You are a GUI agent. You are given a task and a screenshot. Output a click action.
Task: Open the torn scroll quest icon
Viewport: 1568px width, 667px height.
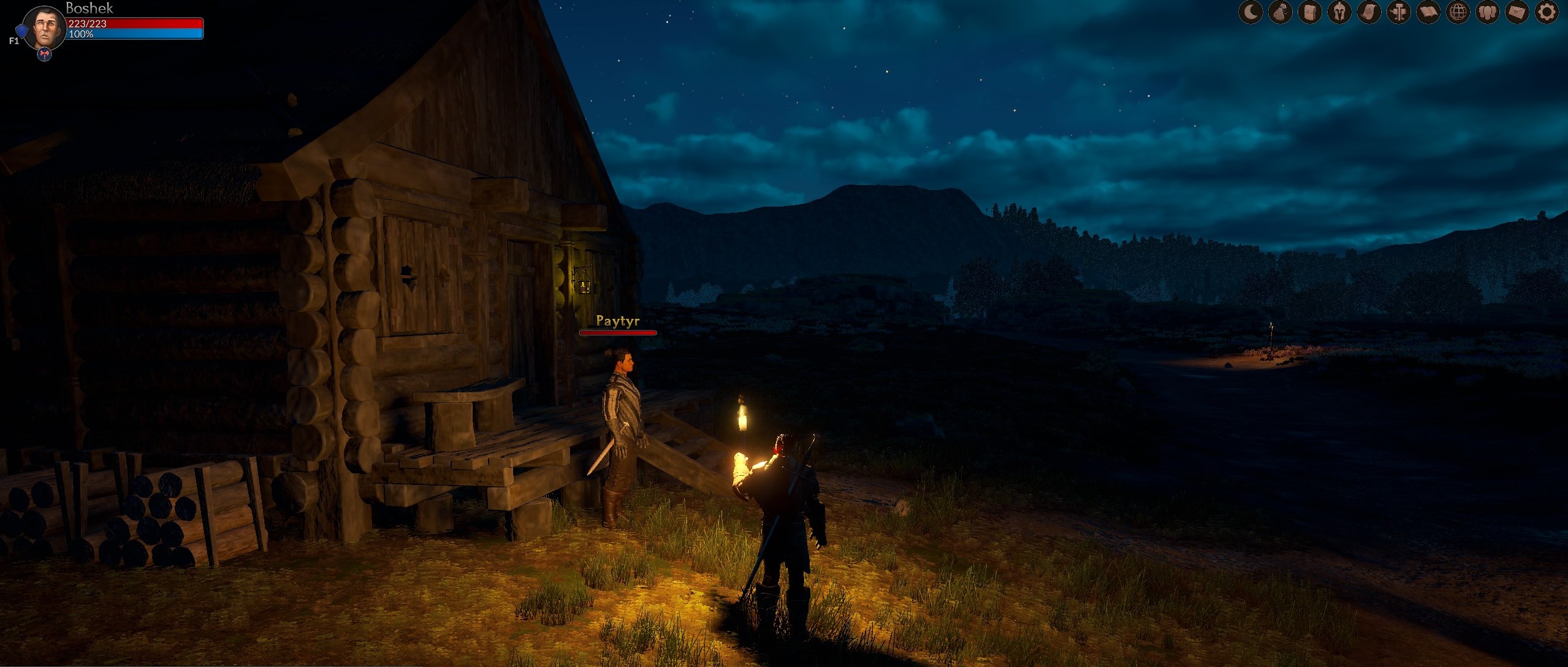tap(1369, 12)
